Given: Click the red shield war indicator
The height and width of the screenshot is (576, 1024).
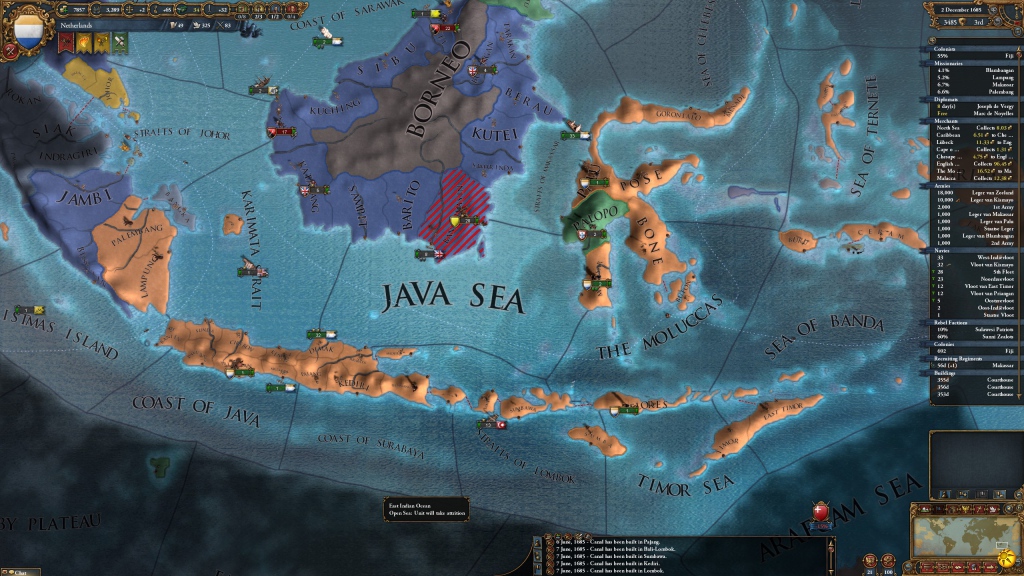Looking at the screenshot, I should (x=822, y=512).
